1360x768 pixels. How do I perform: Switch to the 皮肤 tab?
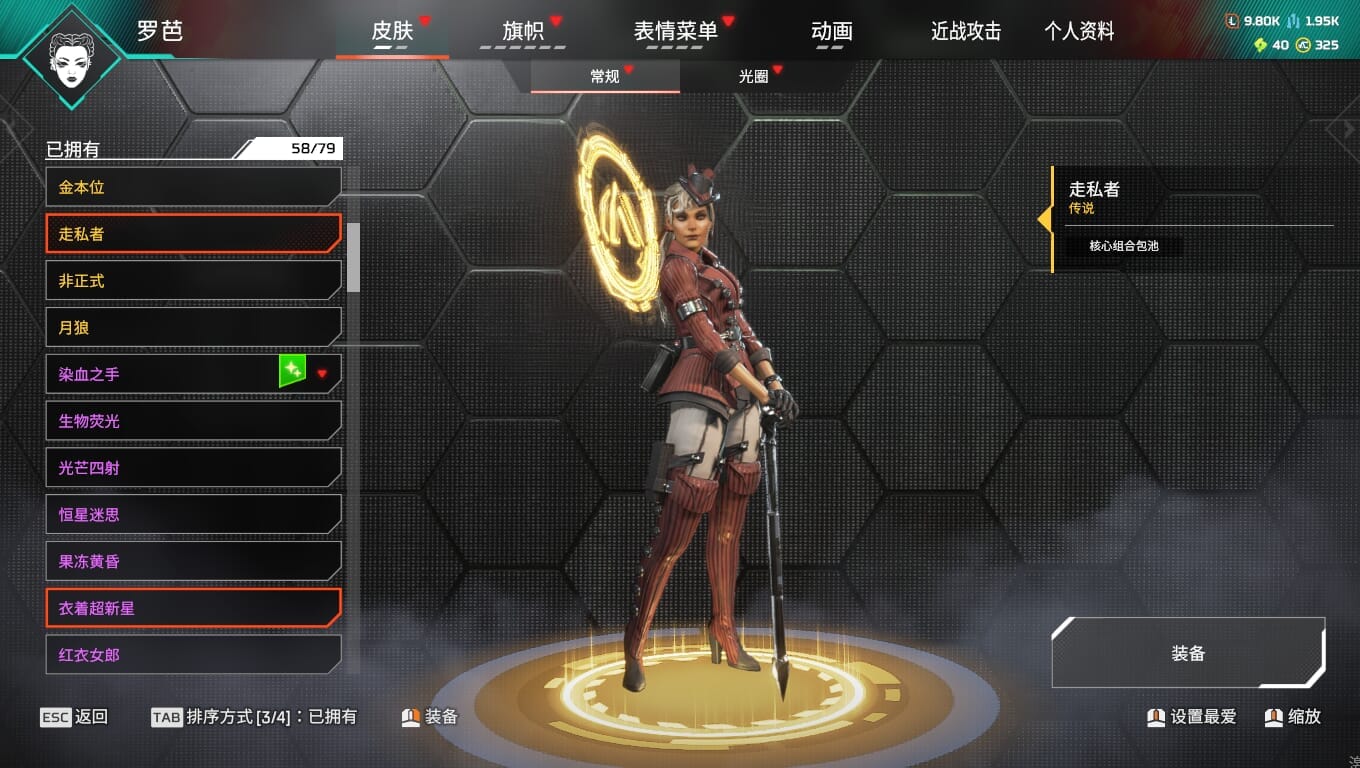[x=392, y=31]
